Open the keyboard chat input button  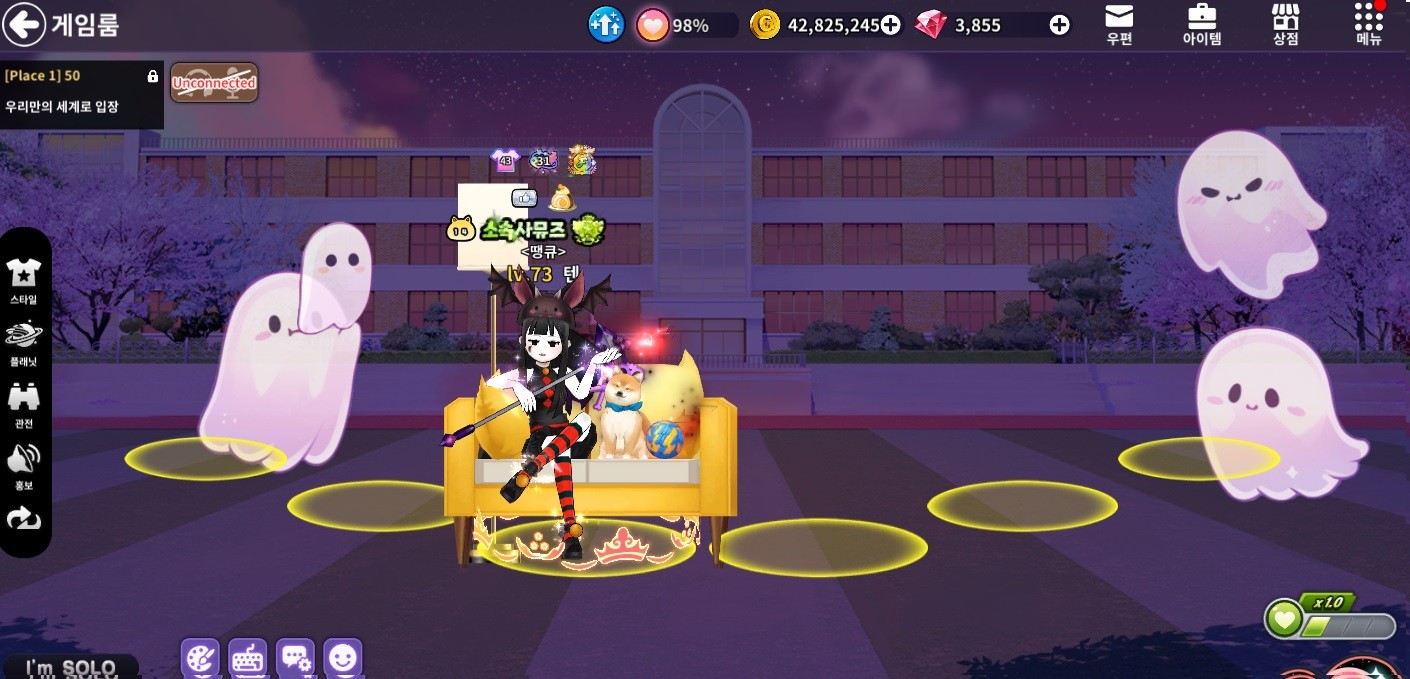[248, 658]
